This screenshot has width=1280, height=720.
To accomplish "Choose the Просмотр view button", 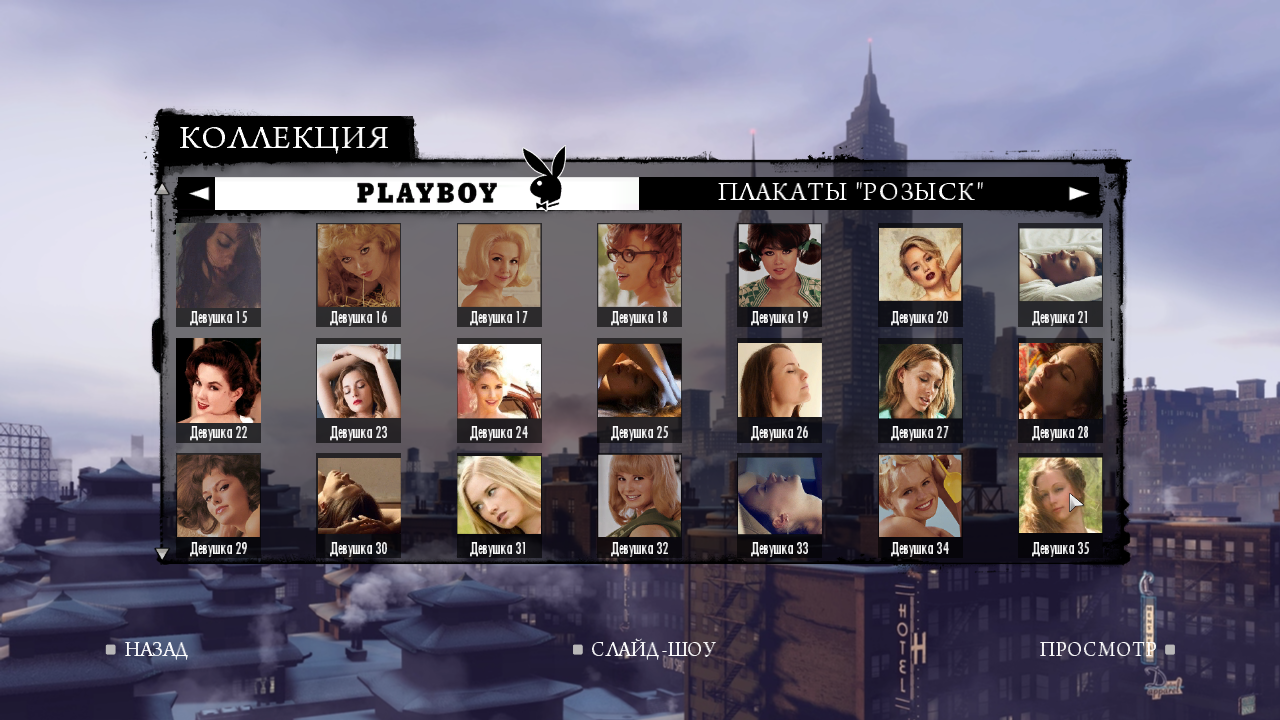I will (x=1098, y=650).
